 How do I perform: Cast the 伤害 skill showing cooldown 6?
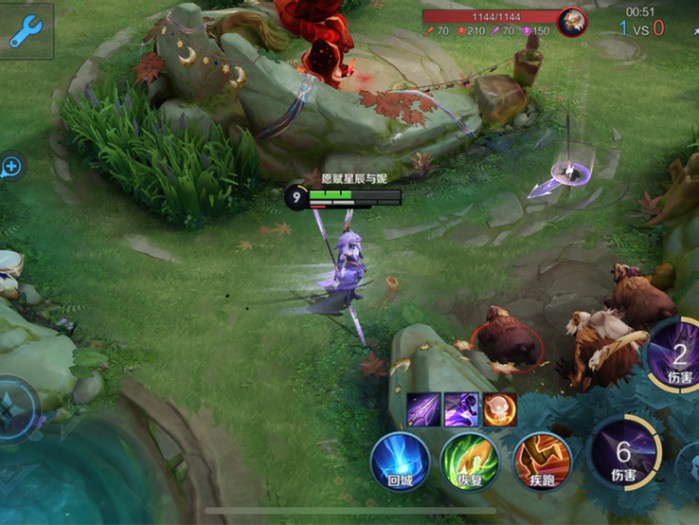pyautogui.click(x=624, y=453)
